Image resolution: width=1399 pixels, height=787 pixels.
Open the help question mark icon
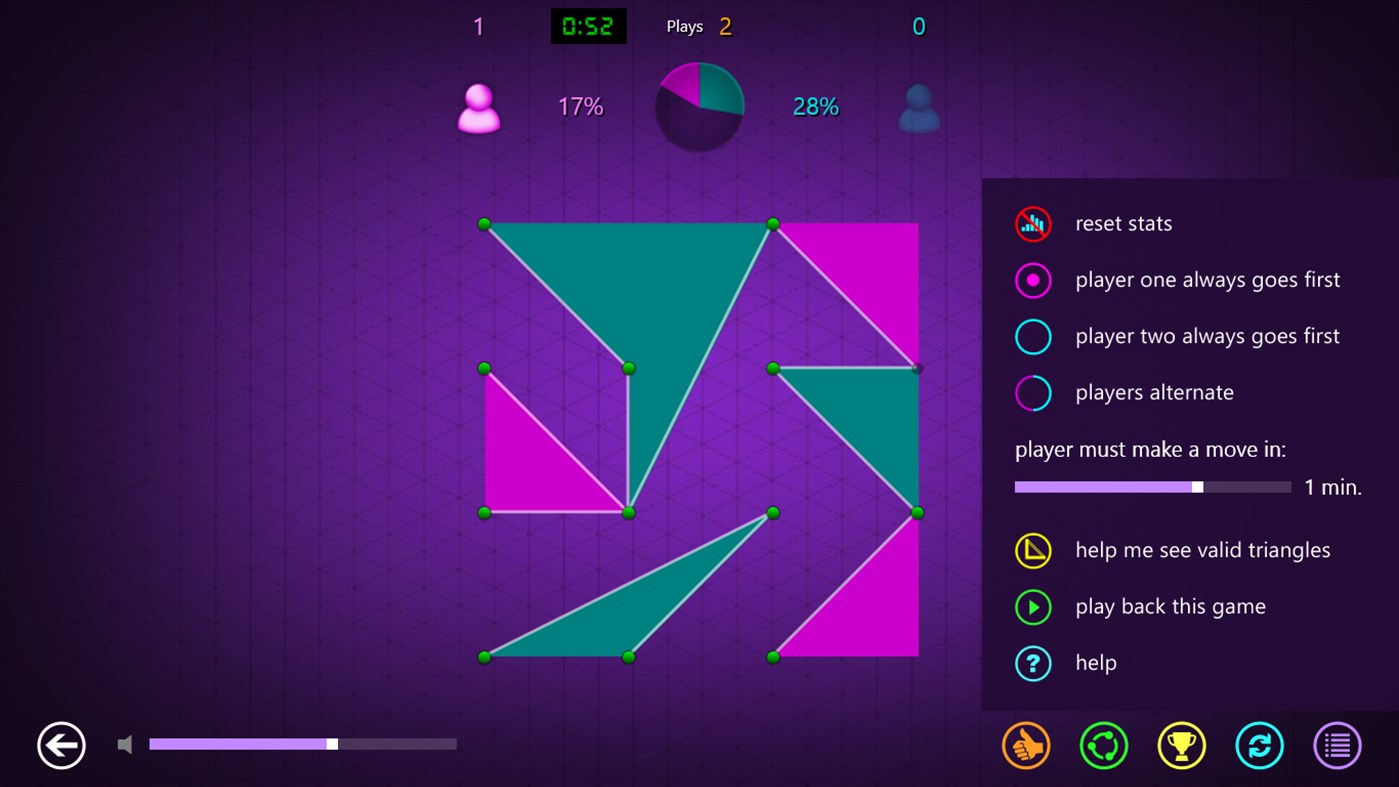[1033, 663]
